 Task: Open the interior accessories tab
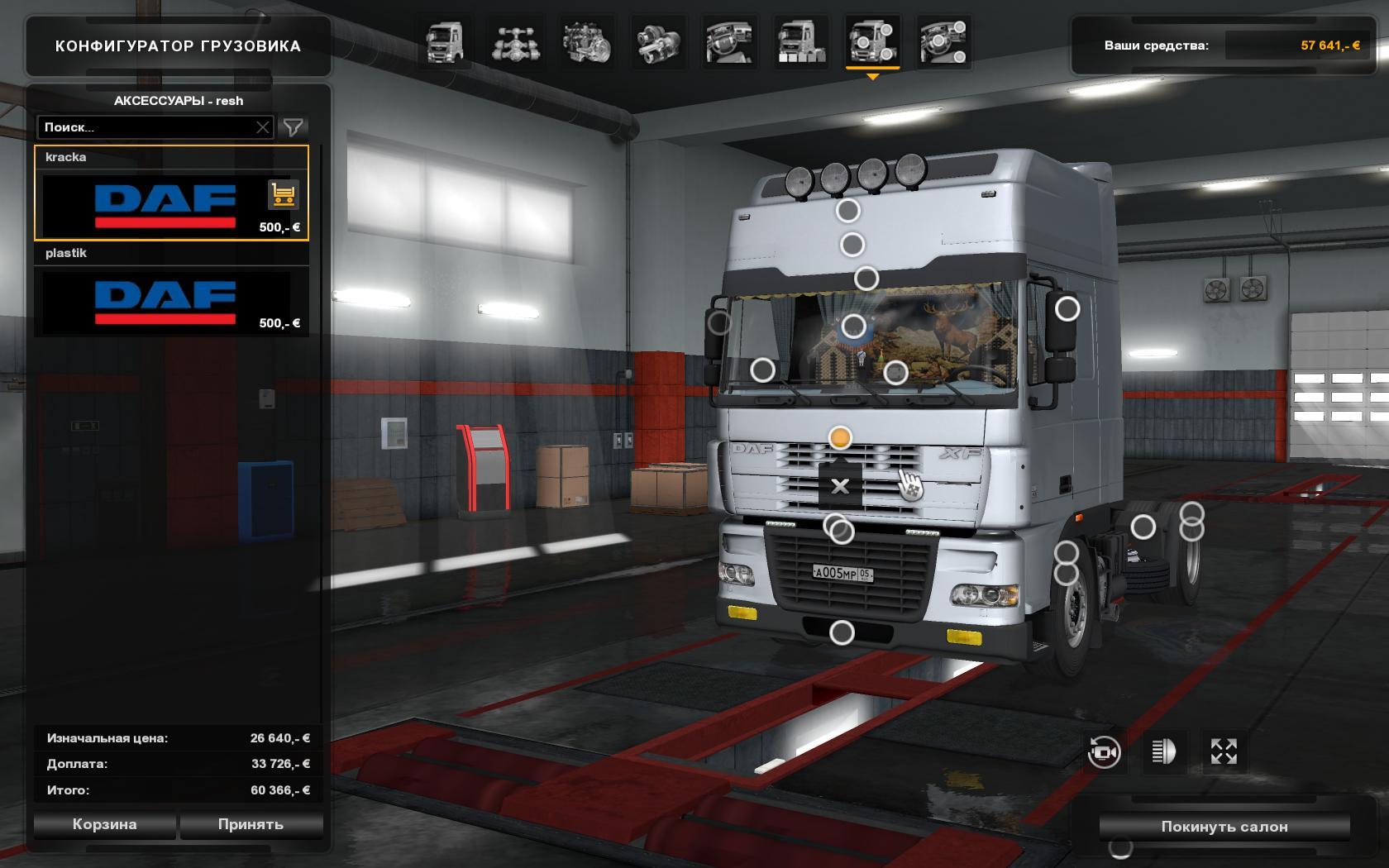943,42
